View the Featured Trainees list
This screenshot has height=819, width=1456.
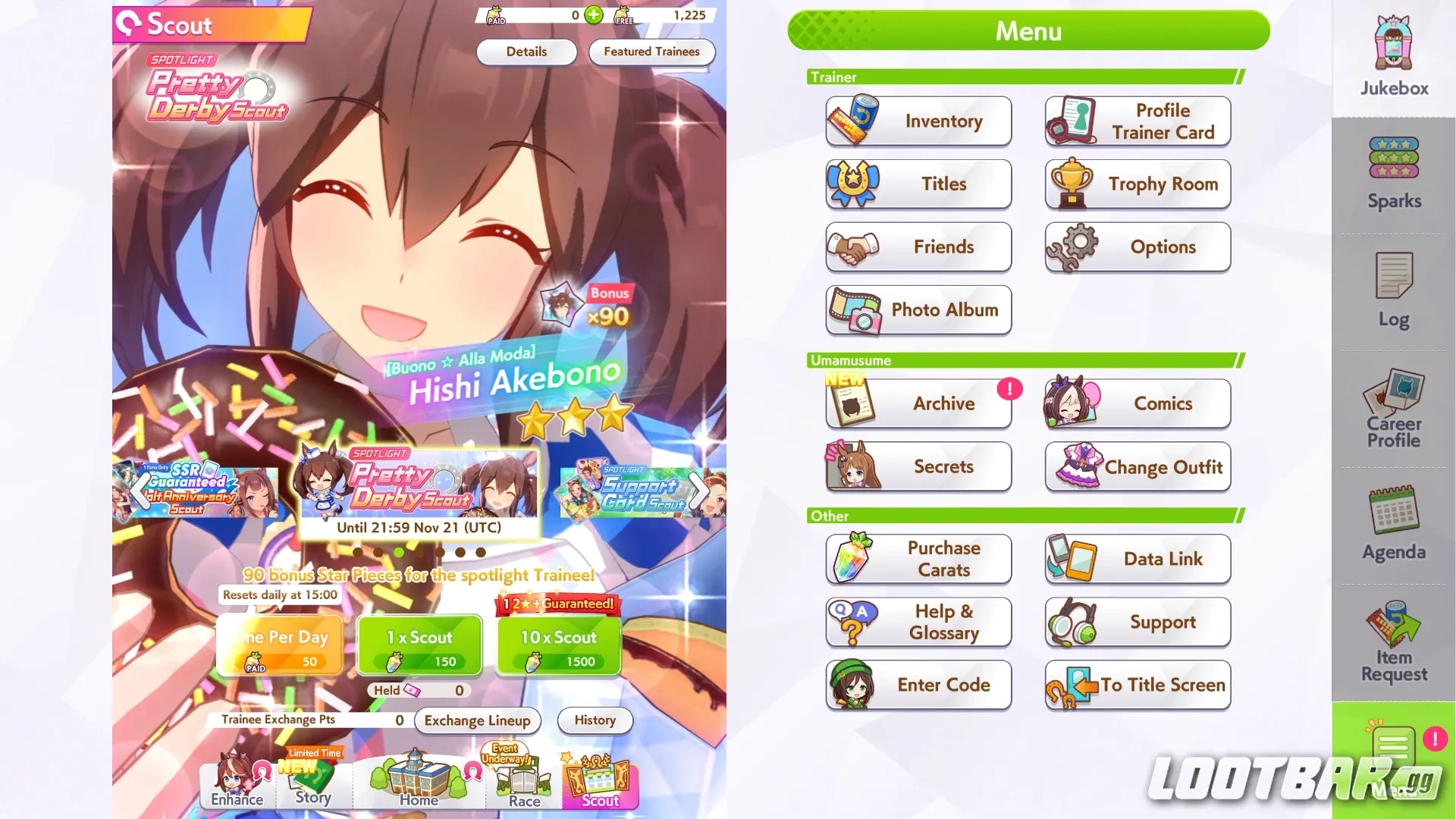click(x=651, y=52)
